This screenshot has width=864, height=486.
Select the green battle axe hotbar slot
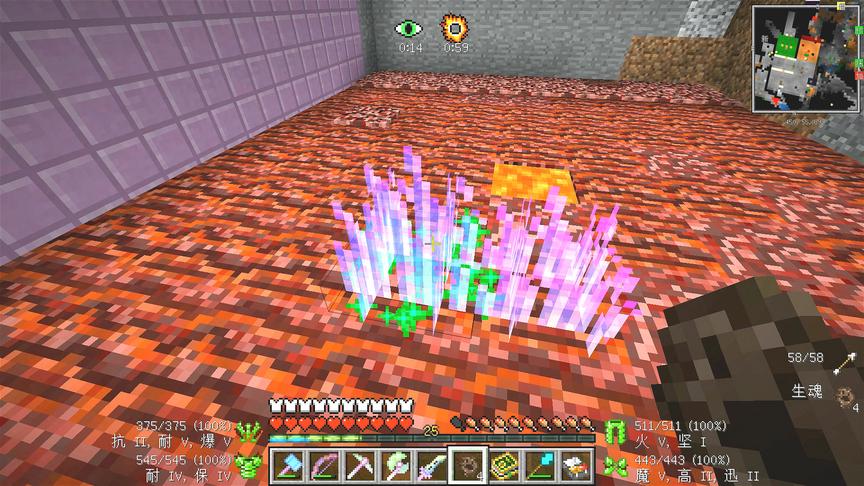click(396, 466)
